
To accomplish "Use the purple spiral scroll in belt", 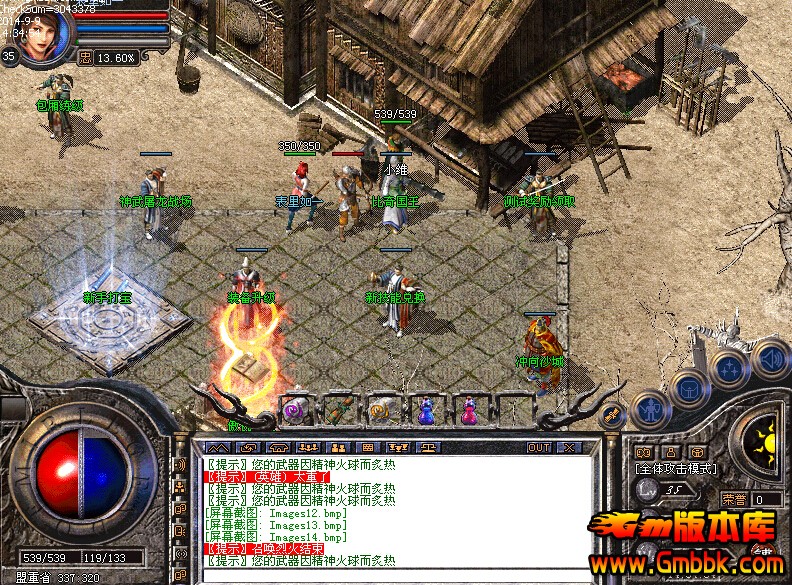I will point(296,408).
